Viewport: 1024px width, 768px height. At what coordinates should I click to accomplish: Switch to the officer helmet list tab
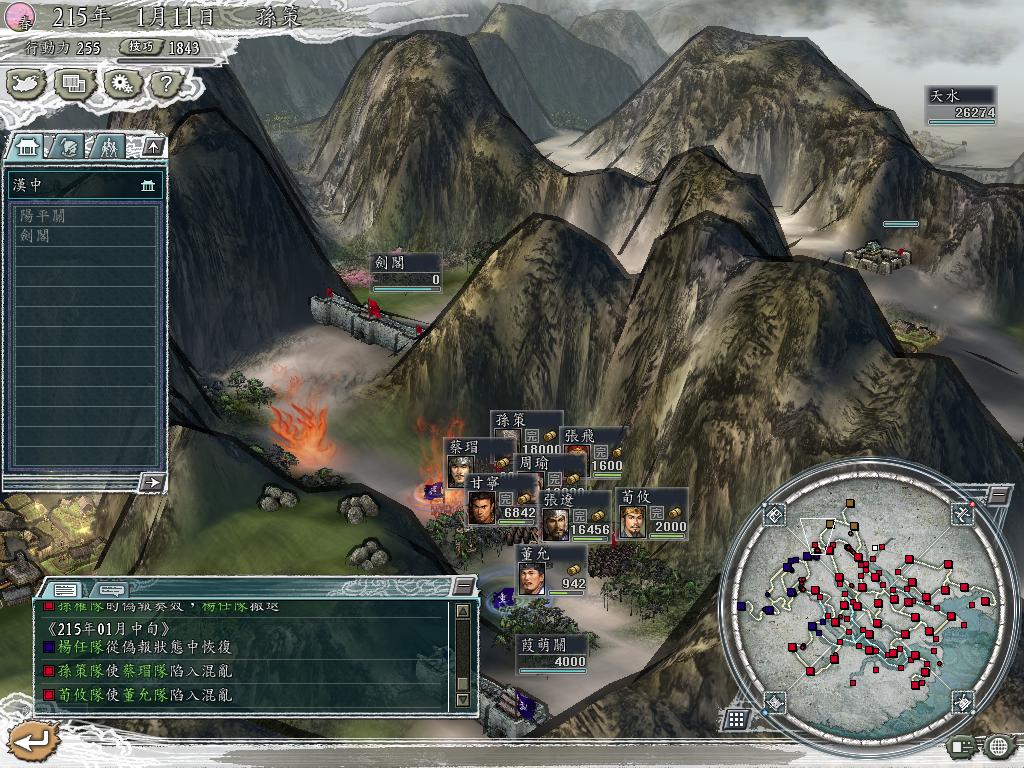coord(68,147)
